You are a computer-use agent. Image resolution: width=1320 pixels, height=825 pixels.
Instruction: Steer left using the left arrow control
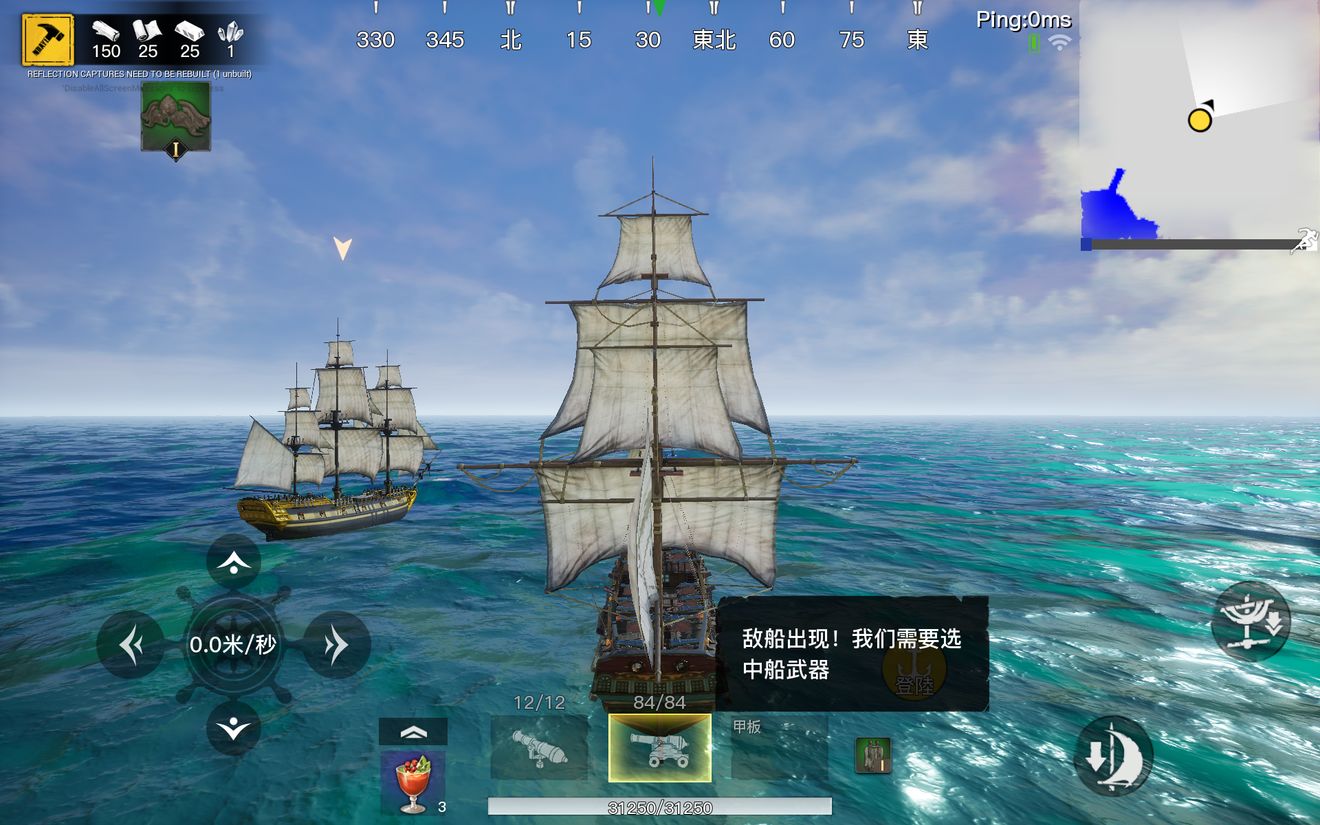click(130, 645)
